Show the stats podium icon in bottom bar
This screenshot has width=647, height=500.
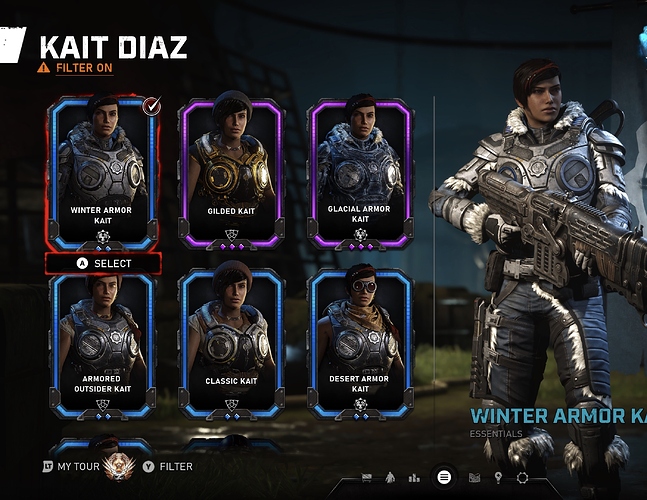coord(414,478)
